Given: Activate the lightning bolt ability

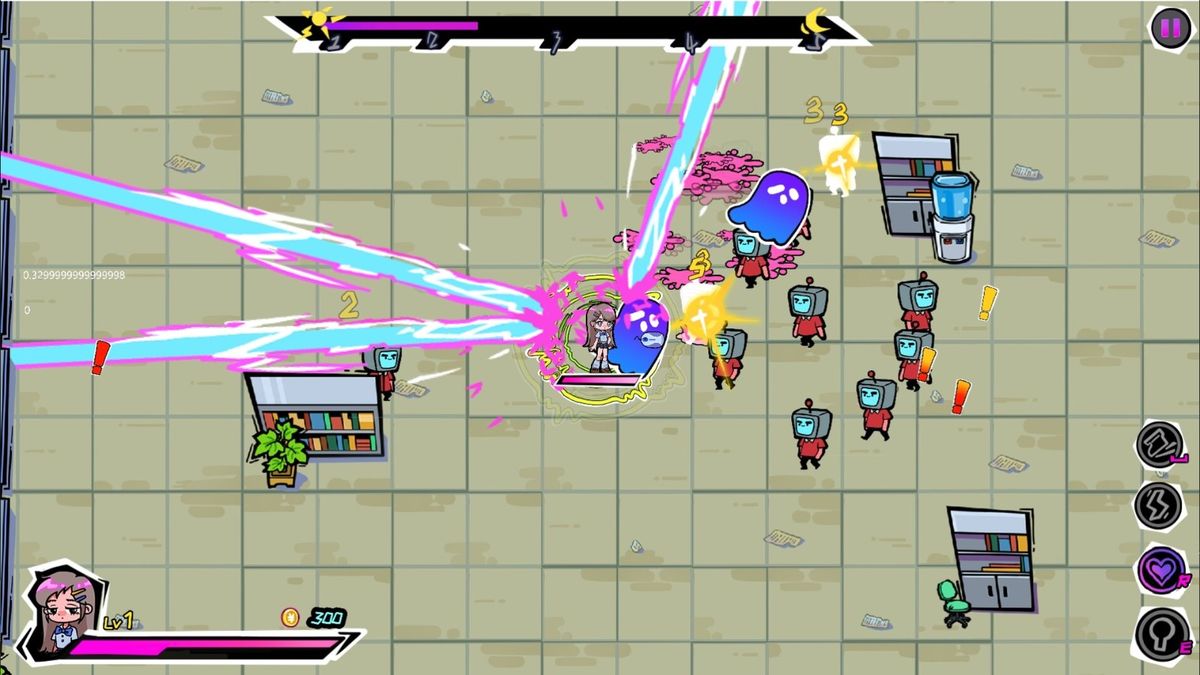Looking at the screenshot, I should click(1158, 505).
